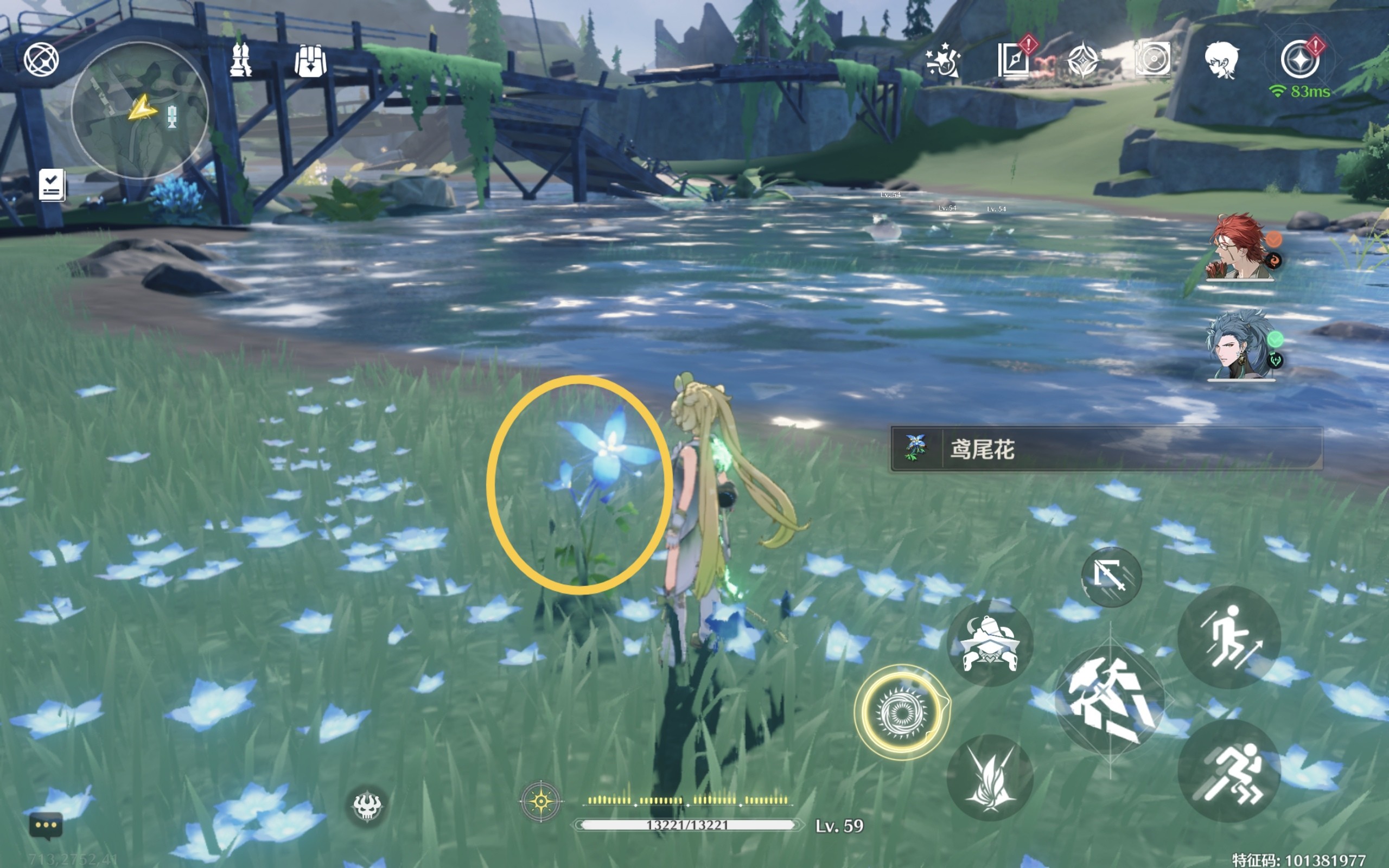Tap the chess pieces icon

pos(240,60)
